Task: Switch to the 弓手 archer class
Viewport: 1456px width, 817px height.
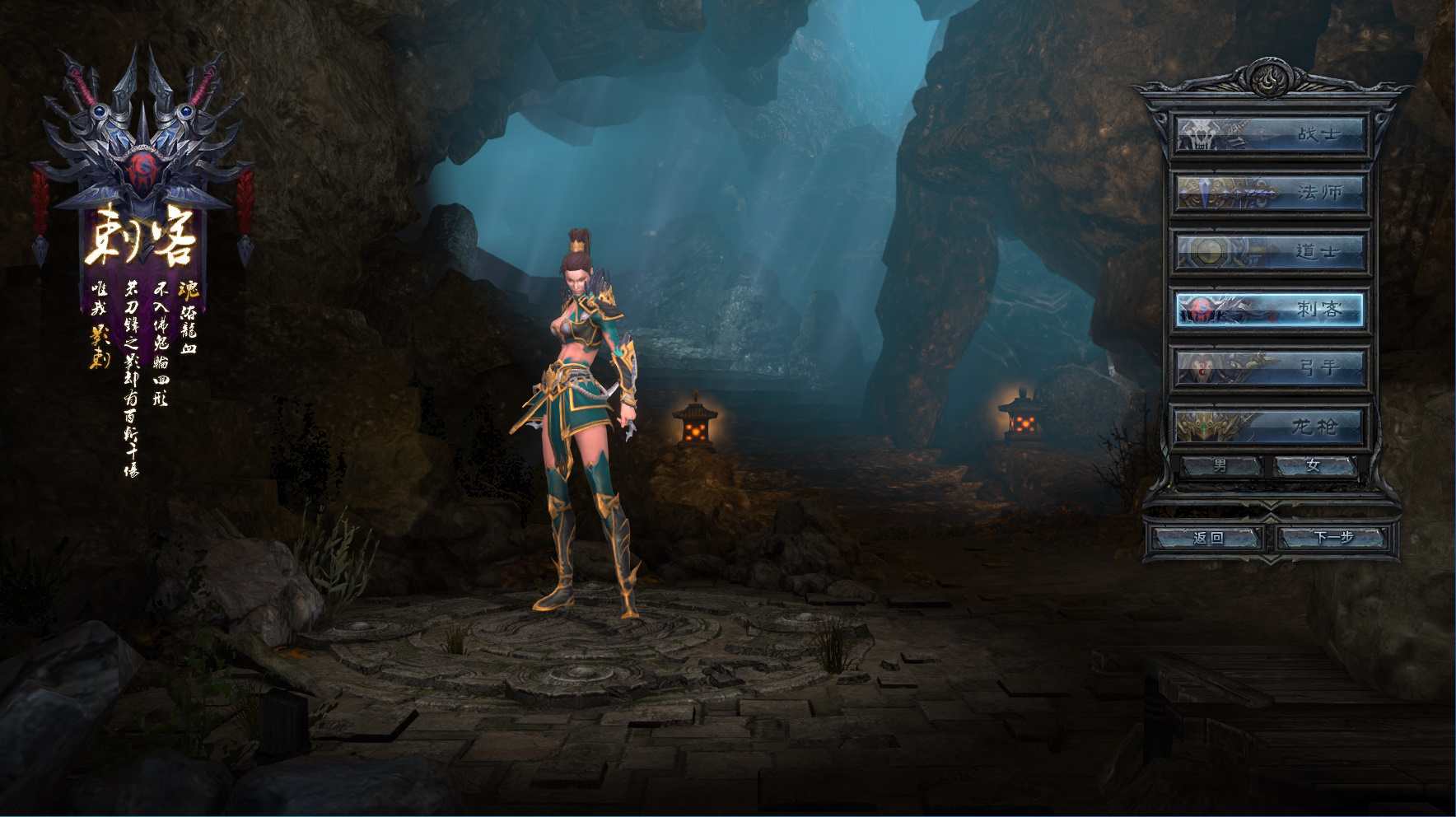Action: click(x=1269, y=367)
